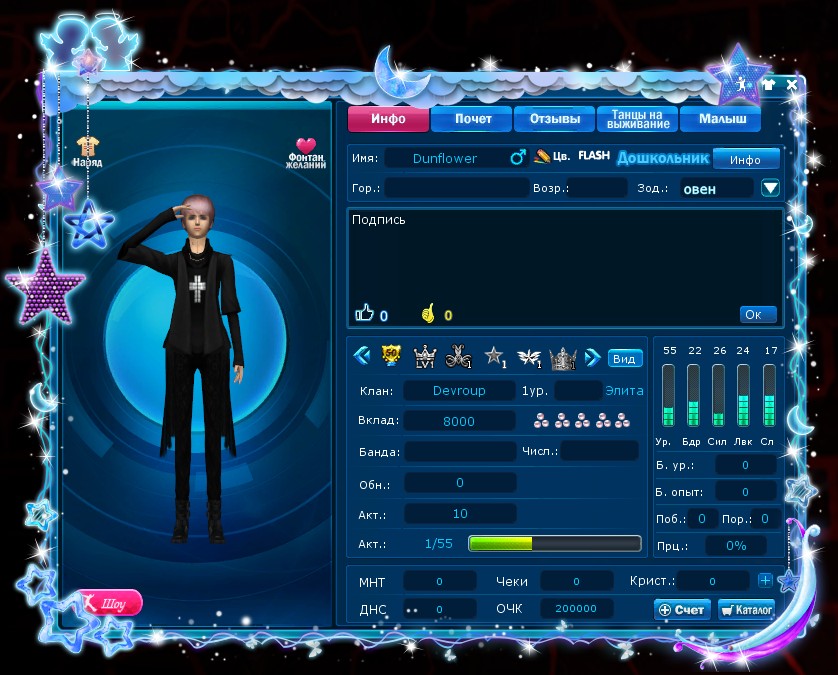Show the Малыш tab
The height and width of the screenshot is (675, 838).
pyautogui.click(x=719, y=120)
